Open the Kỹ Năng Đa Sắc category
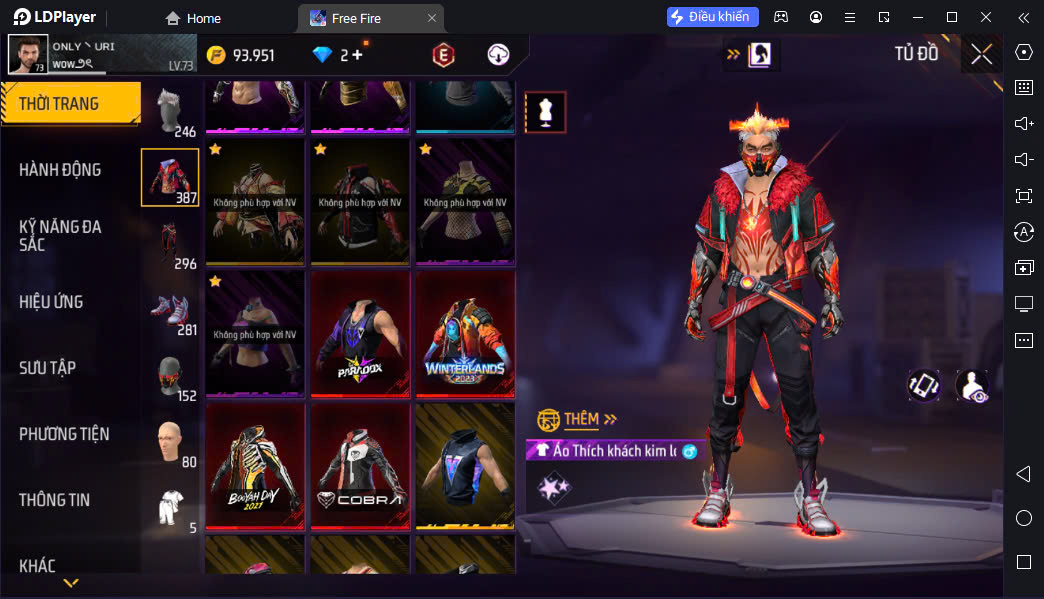This screenshot has height=599, width=1044. coord(60,235)
